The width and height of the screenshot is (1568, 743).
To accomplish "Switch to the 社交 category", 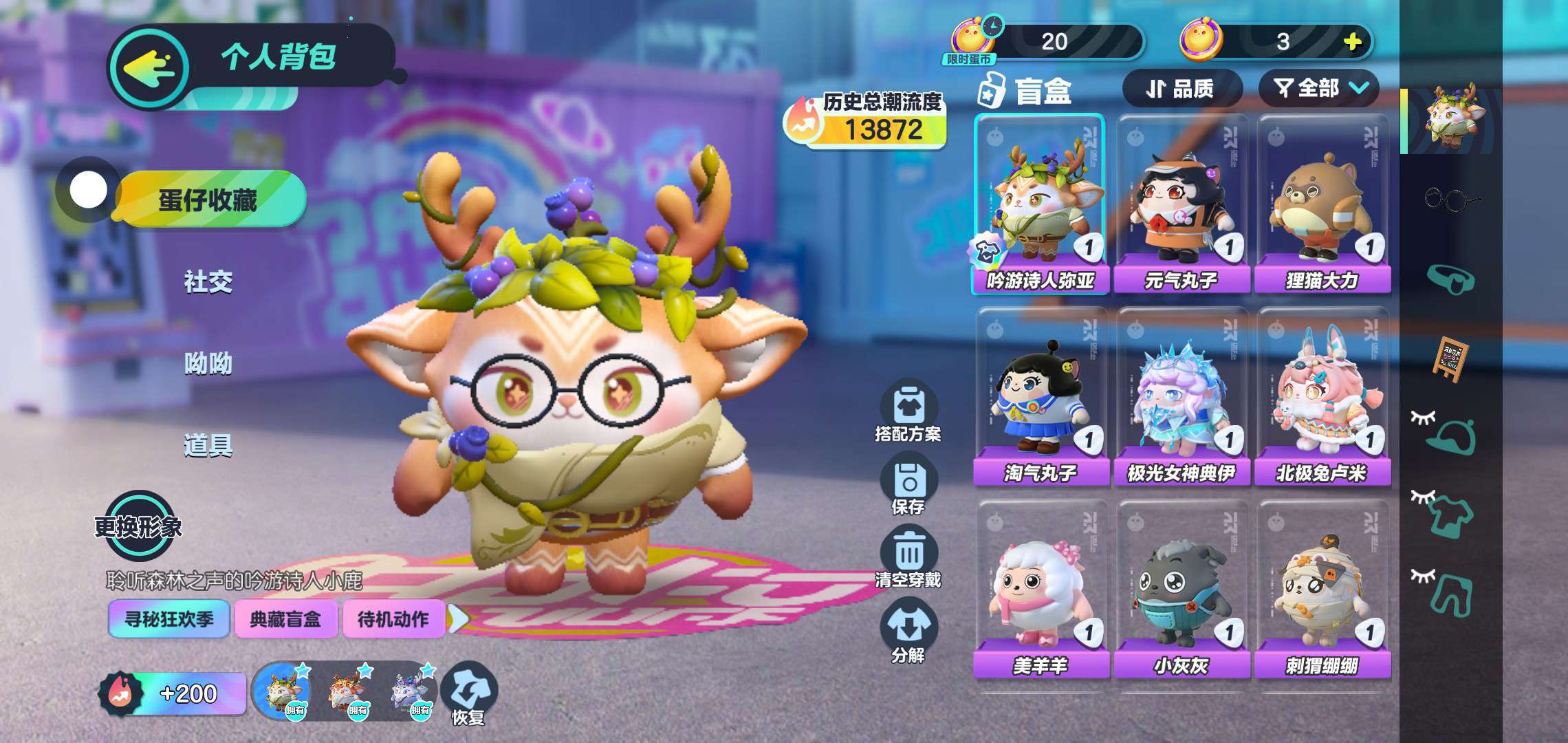I will (208, 282).
